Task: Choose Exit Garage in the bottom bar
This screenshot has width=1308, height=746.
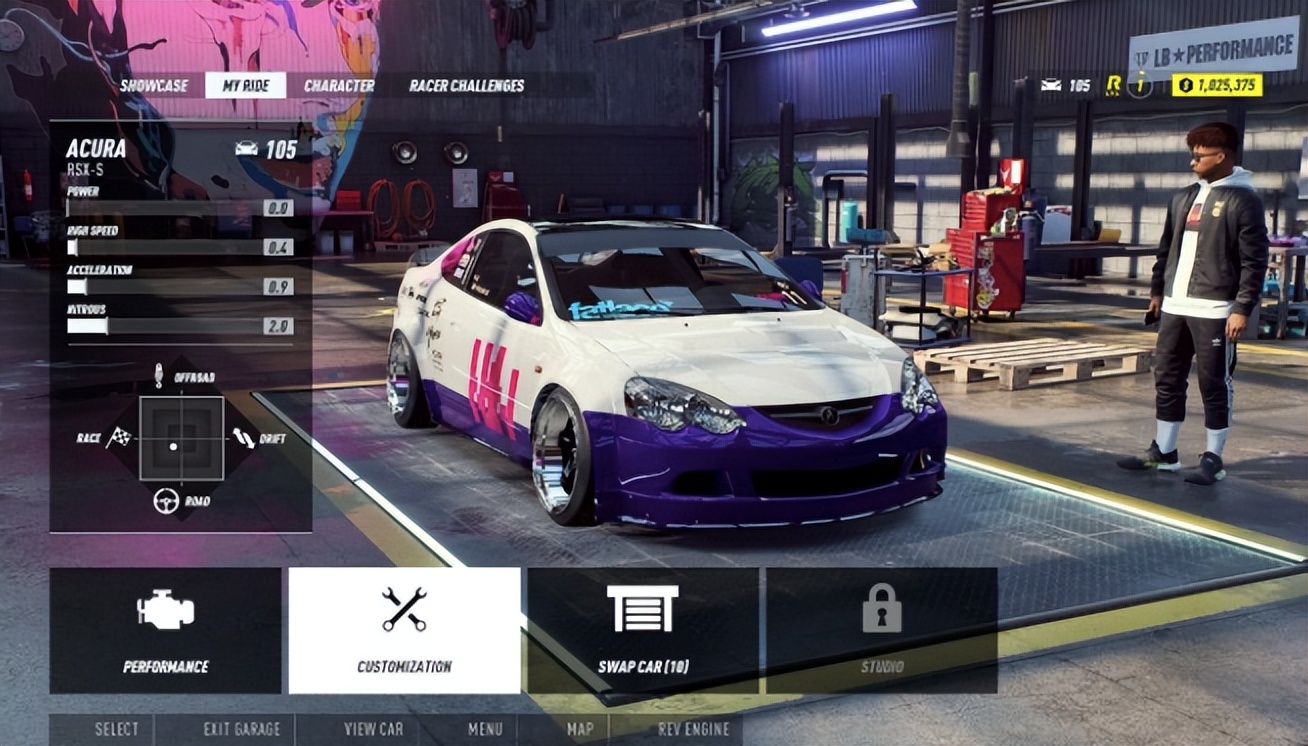Action: point(242,729)
